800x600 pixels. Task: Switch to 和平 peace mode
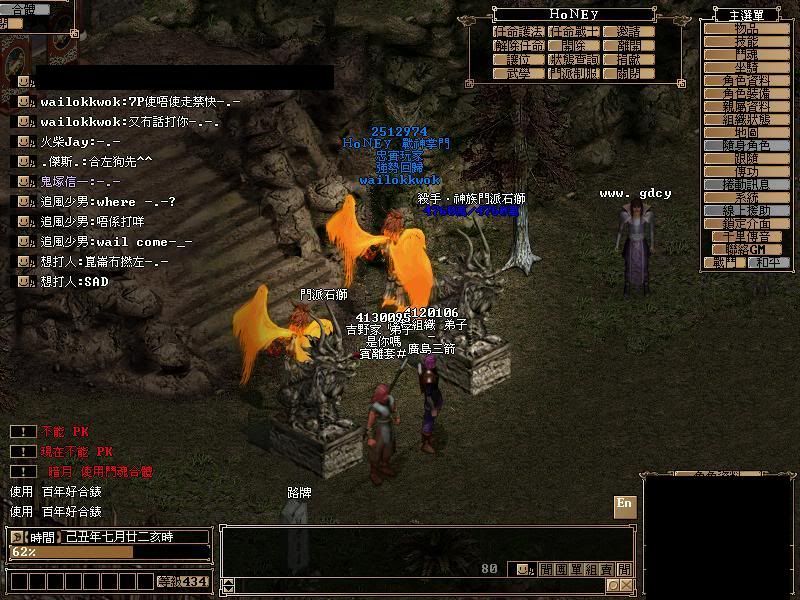pos(767,263)
